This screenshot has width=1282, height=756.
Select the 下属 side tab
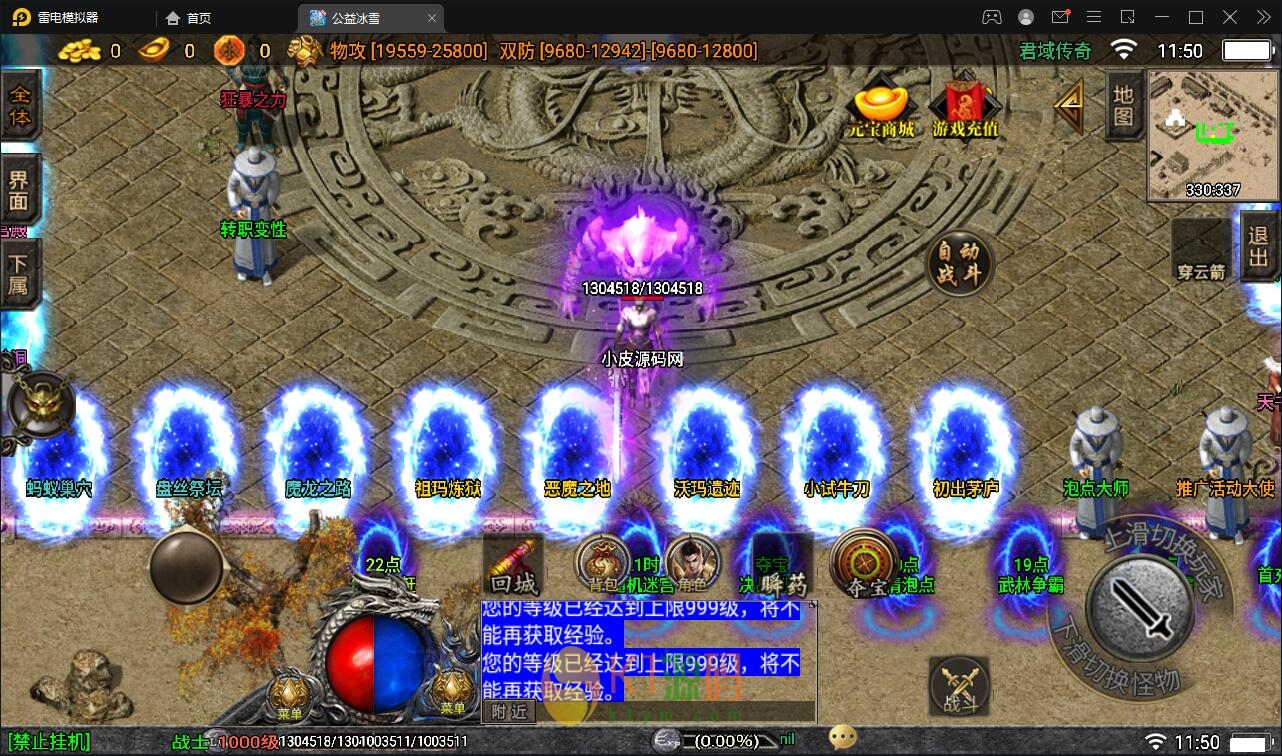coord(20,276)
